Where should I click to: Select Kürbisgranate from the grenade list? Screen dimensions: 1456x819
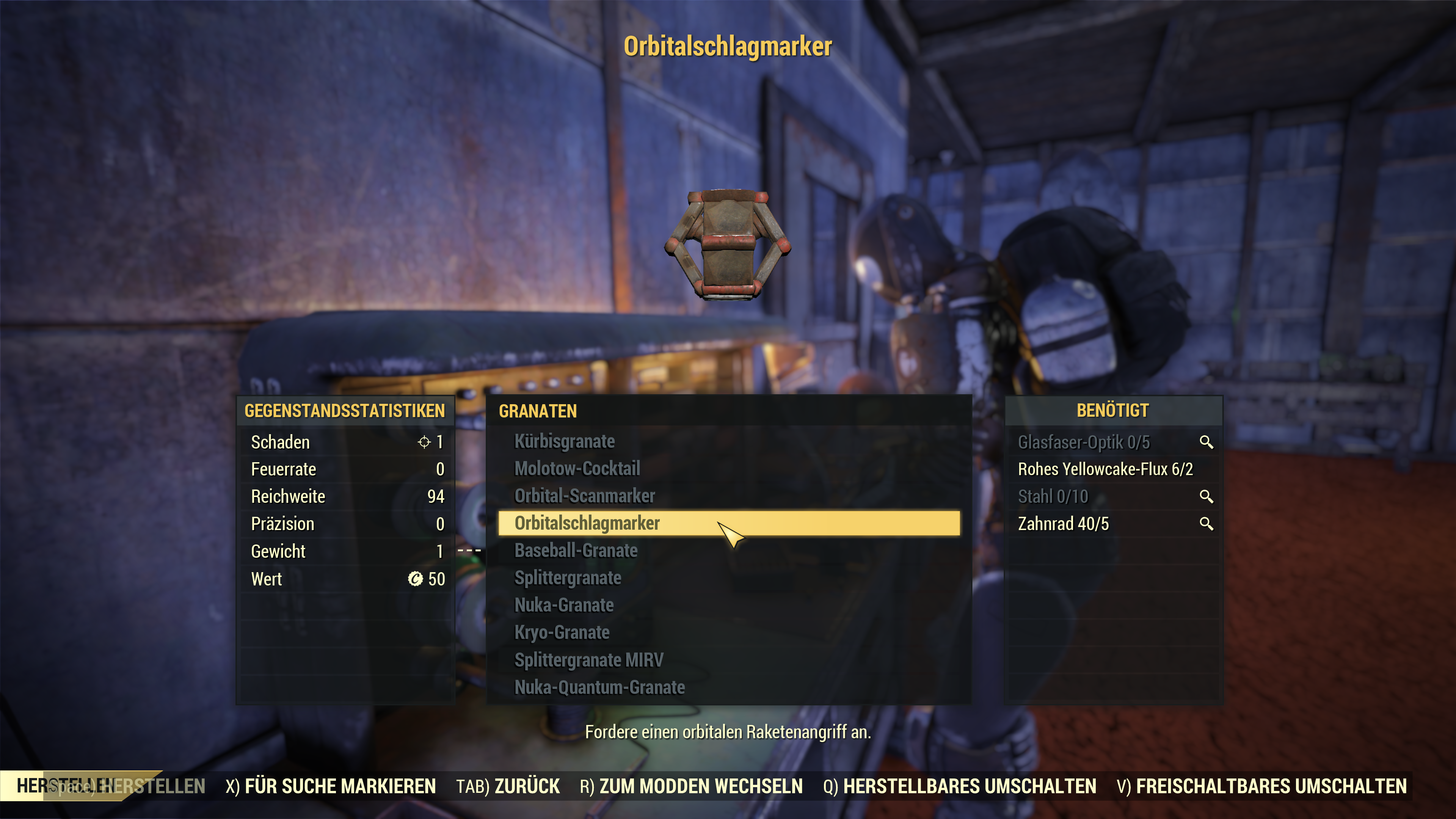point(564,441)
